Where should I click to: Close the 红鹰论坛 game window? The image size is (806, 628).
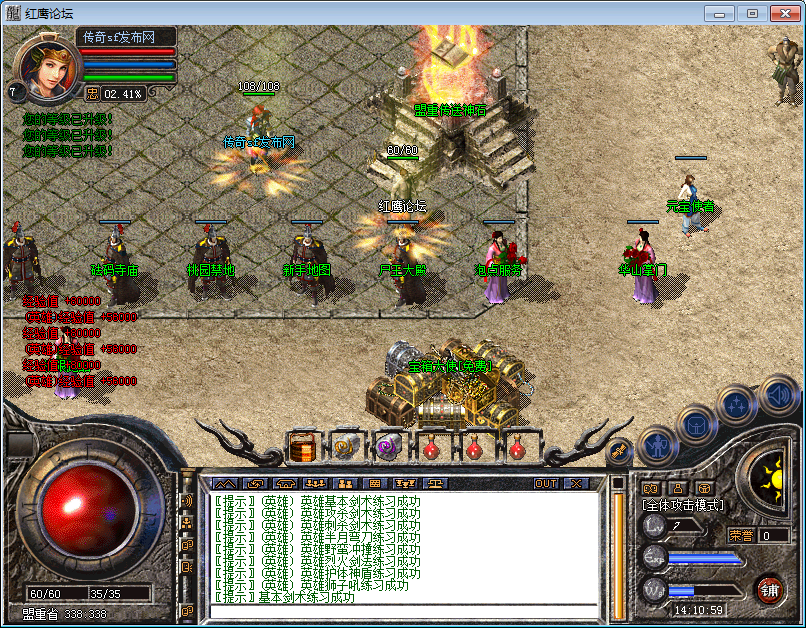point(782,13)
